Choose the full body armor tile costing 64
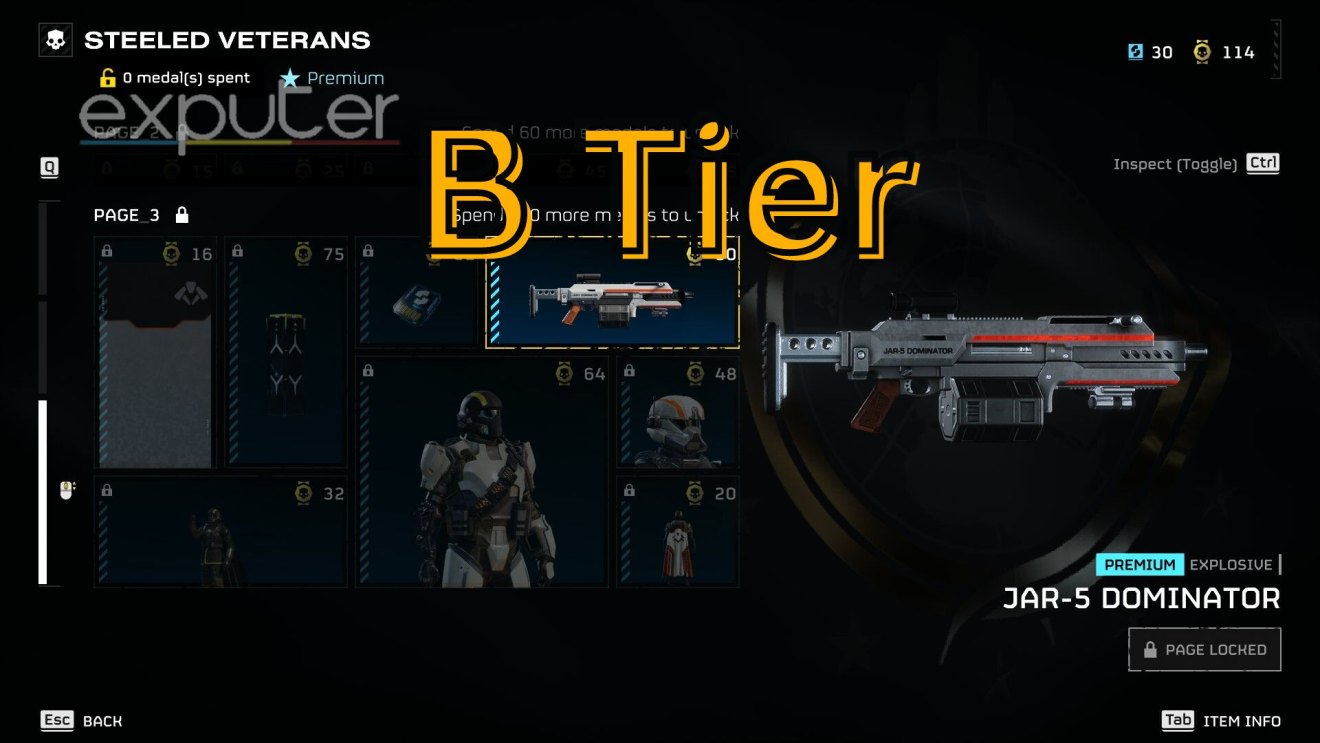 point(482,472)
